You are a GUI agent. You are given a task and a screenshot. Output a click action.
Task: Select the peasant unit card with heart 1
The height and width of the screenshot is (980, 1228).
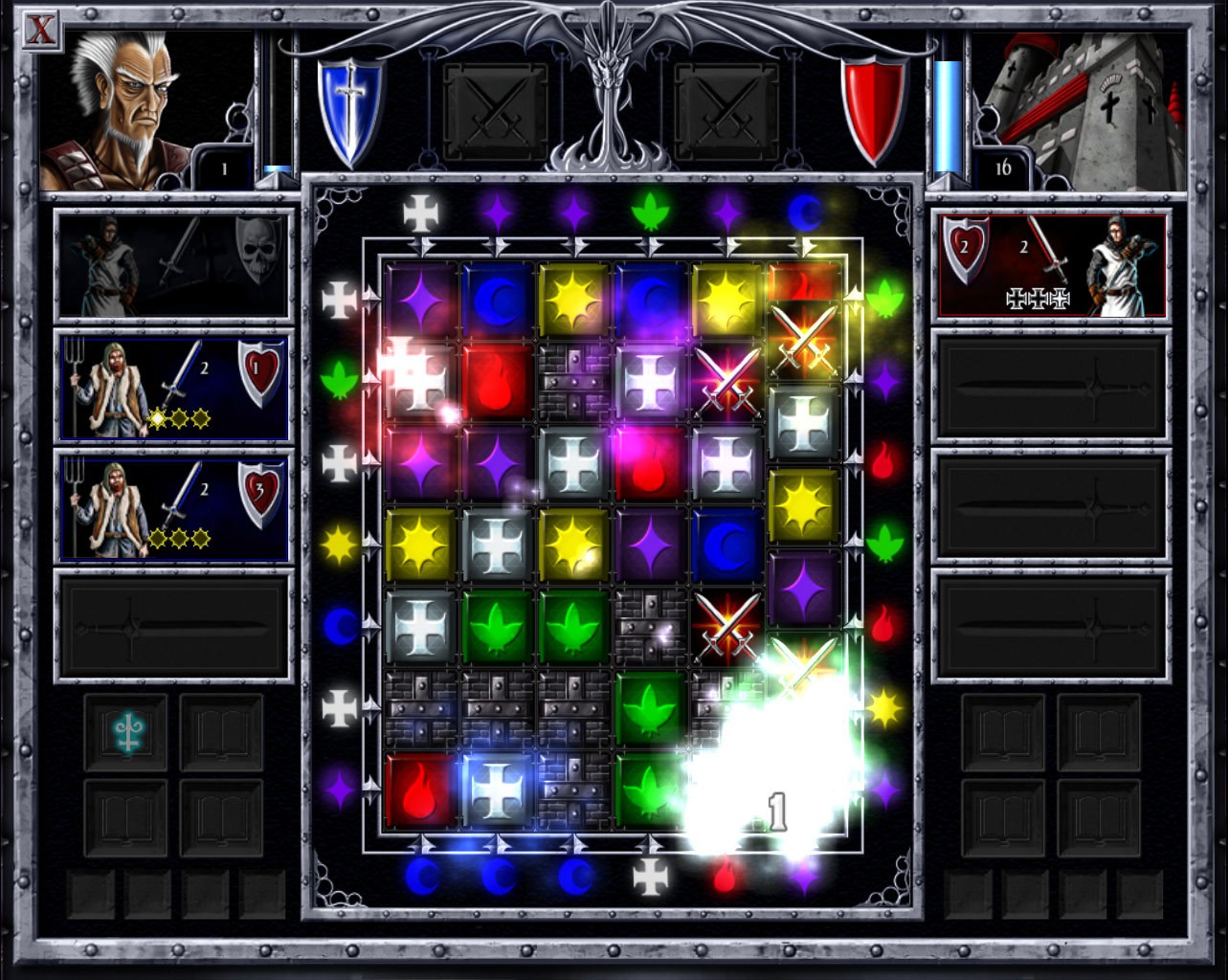point(174,387)
